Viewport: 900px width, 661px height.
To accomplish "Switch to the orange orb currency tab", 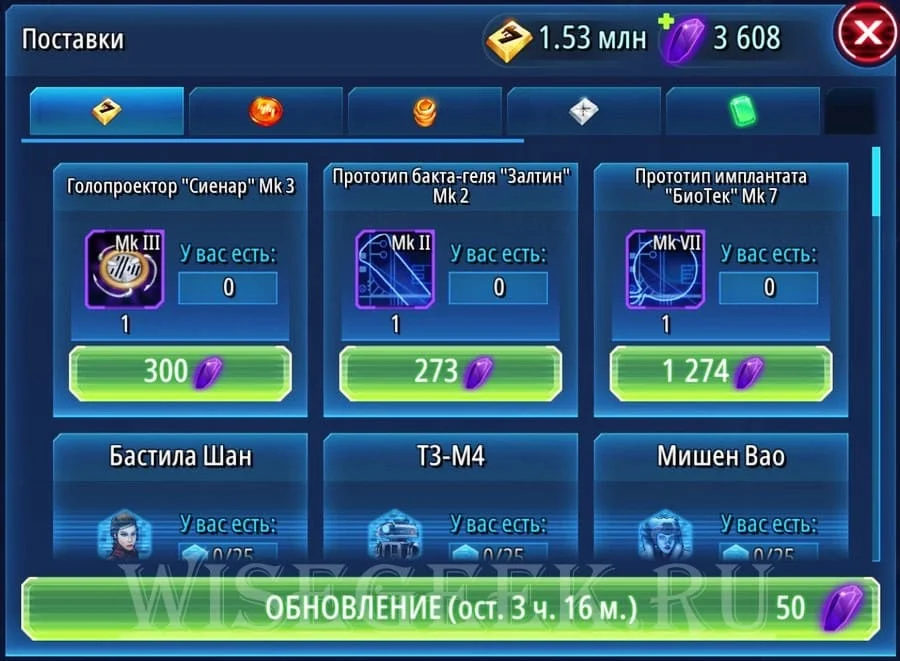I will 266,112.
